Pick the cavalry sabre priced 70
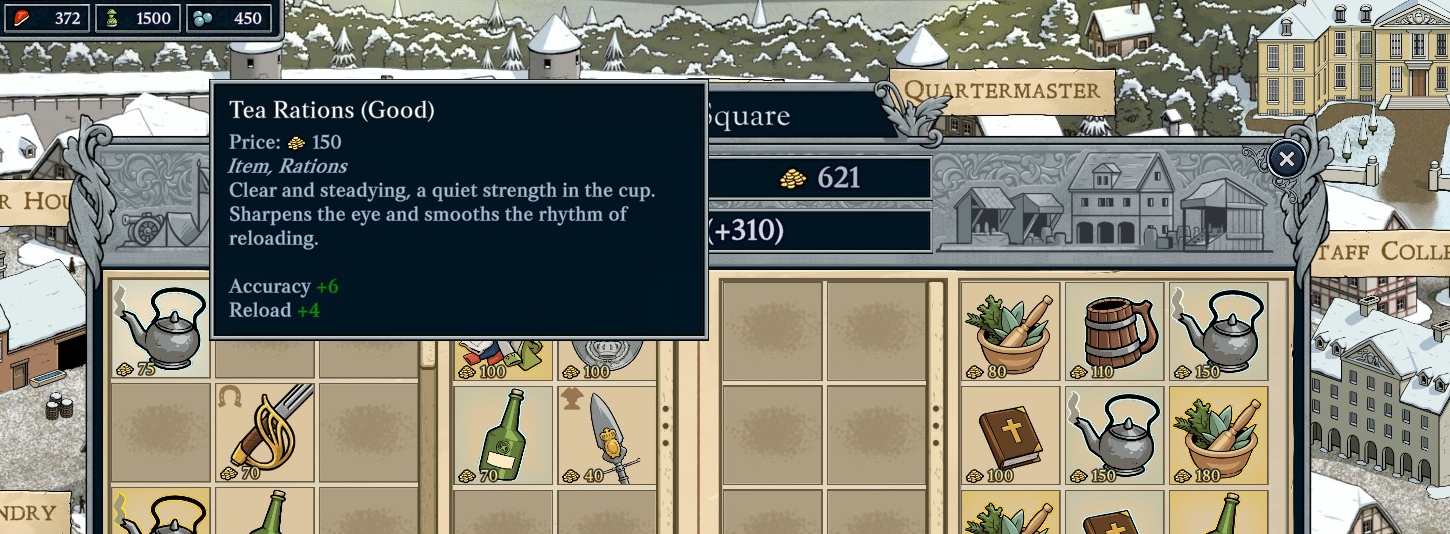The width and height of the screenshot is (1450, 534). [264, 433]
